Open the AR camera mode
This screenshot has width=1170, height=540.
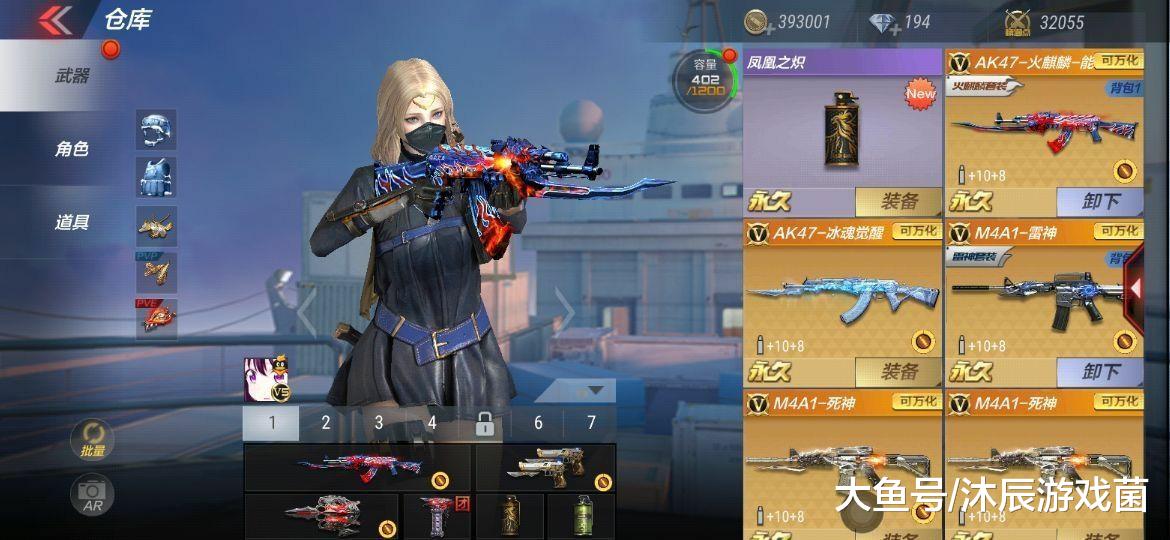(x=92, y=495)
